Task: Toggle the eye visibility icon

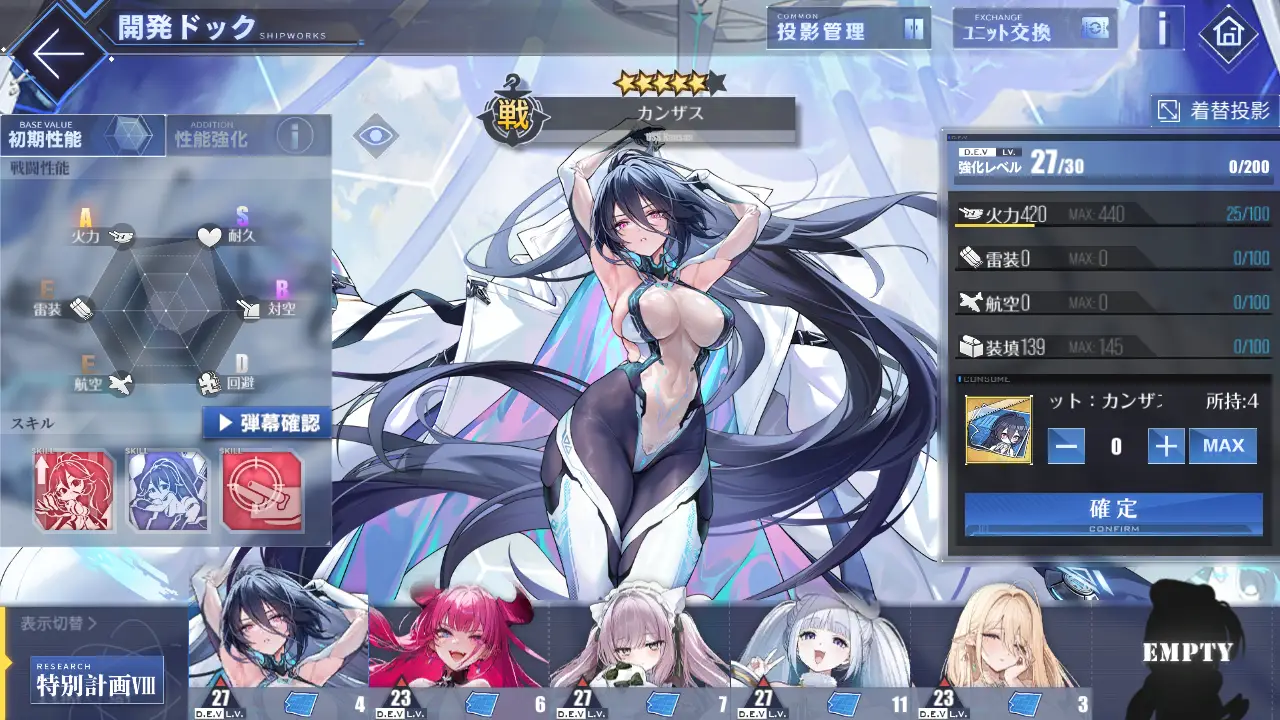Action: [x=375, y=135]
